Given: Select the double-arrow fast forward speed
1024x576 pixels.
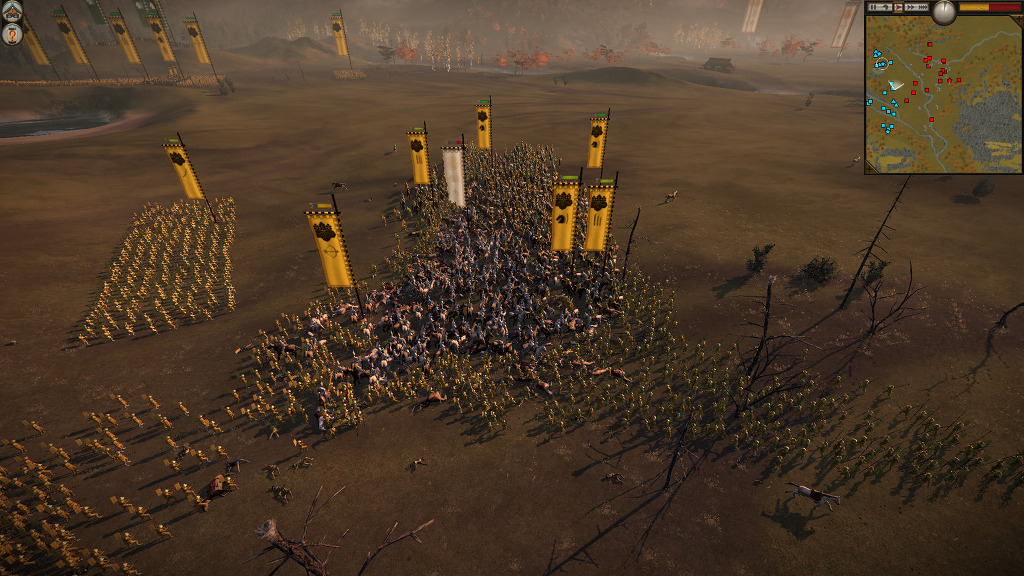Looking at the screenshot, I should point(911,7).
